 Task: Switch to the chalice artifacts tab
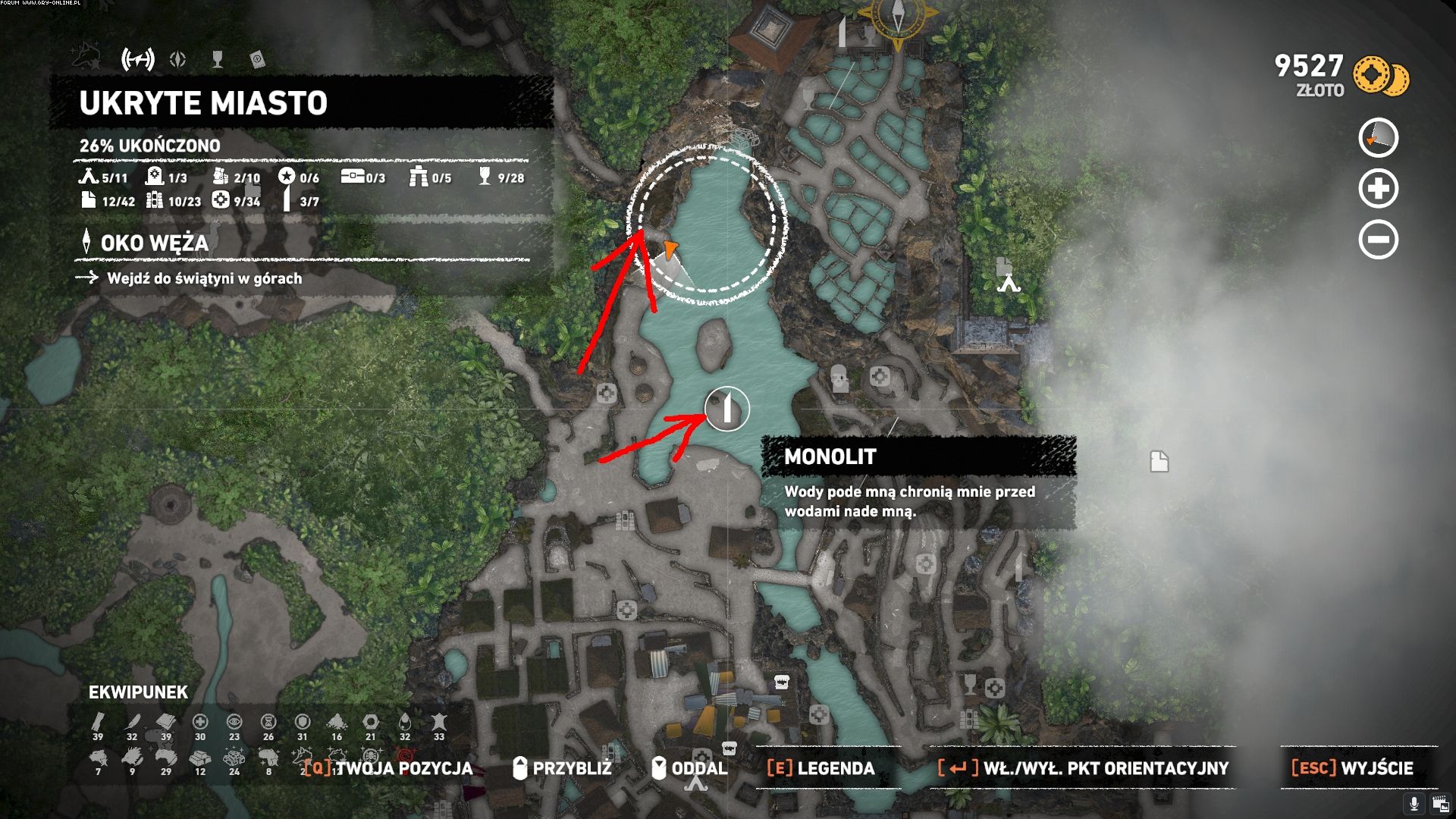tap(218, 59)
